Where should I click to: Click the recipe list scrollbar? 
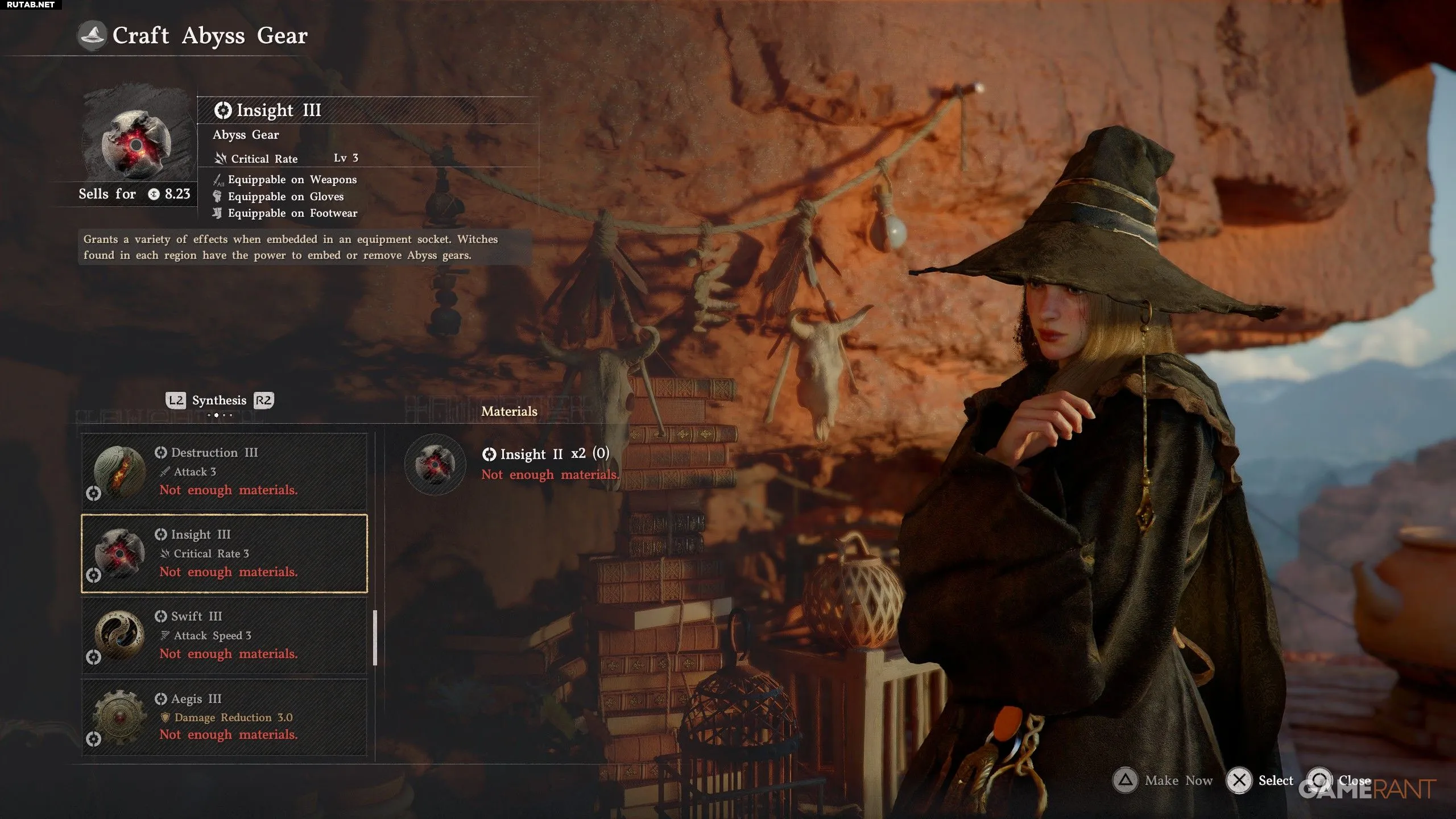(375, 638)
